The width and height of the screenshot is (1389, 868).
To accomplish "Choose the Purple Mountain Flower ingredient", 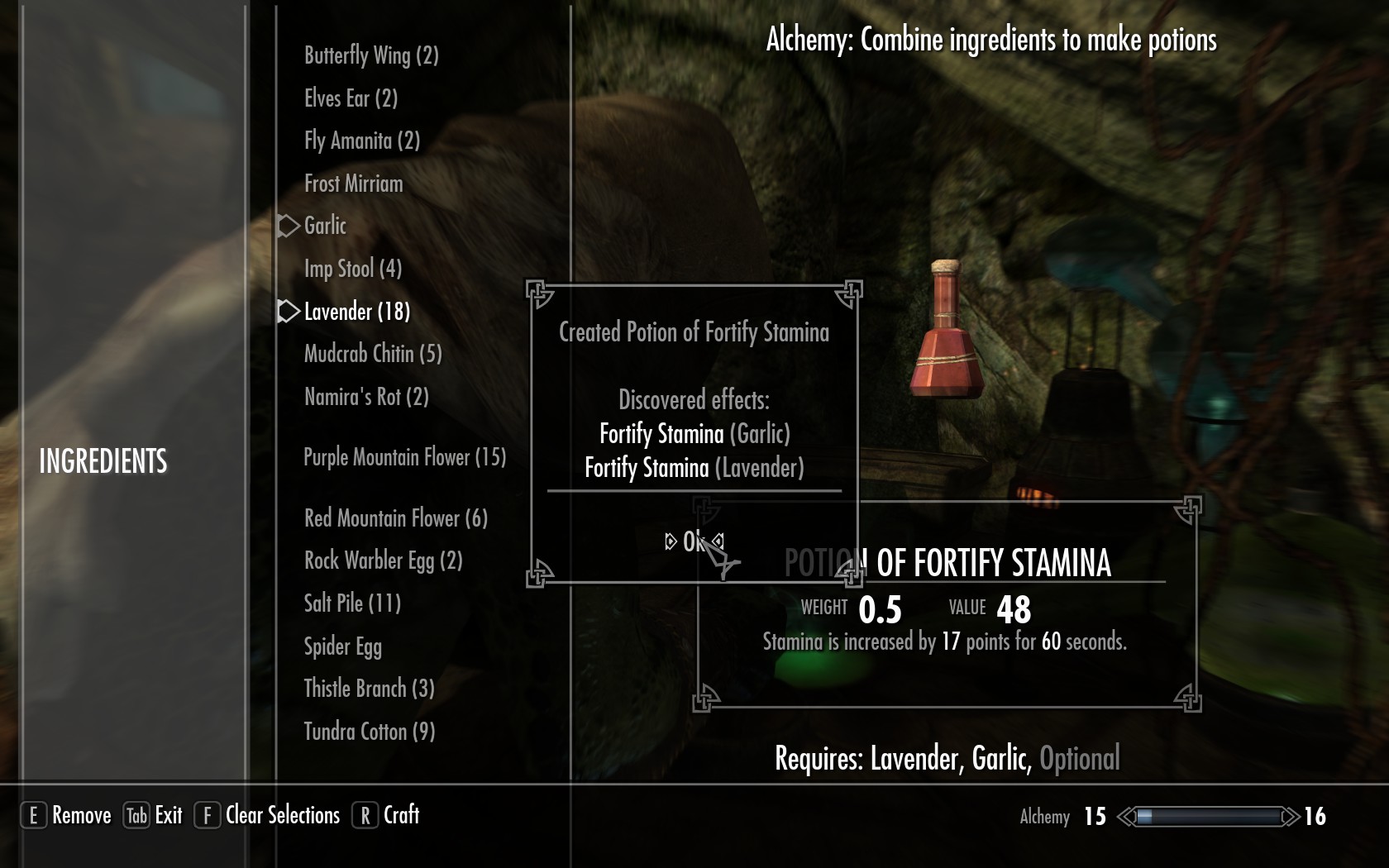I will (x=404, y=457).
